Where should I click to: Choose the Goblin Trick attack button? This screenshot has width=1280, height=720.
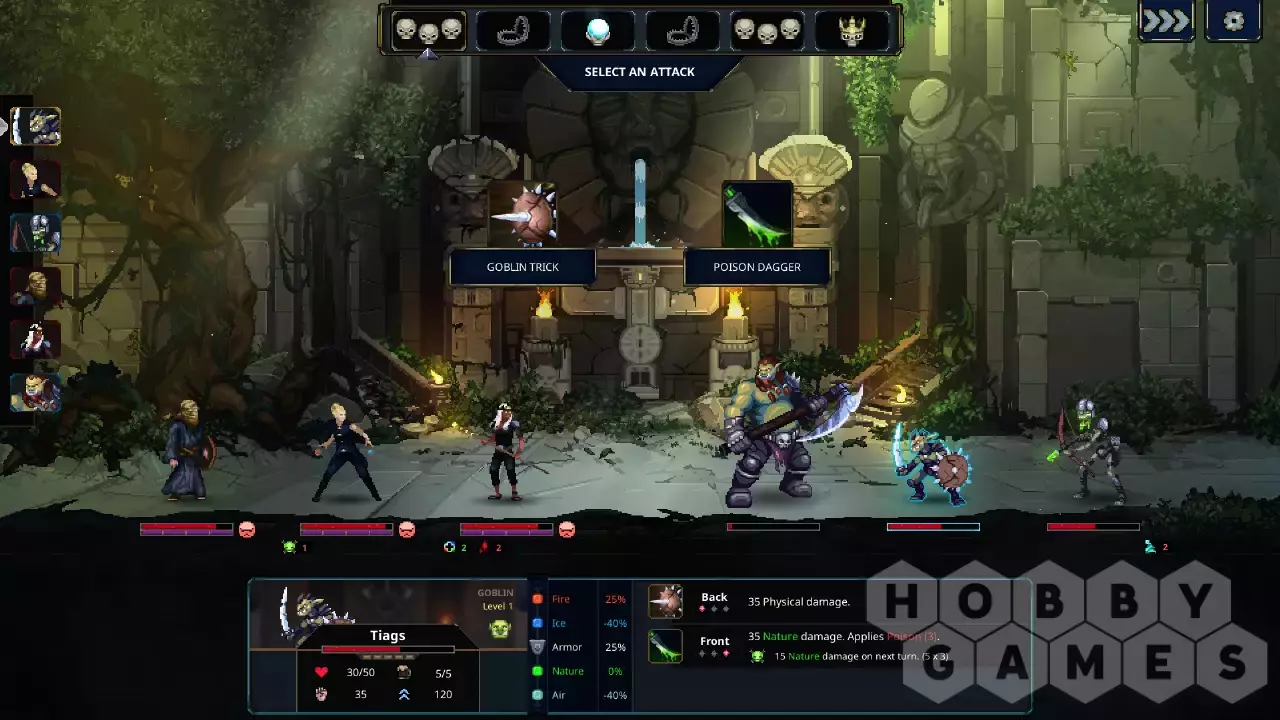pos(523,267)
